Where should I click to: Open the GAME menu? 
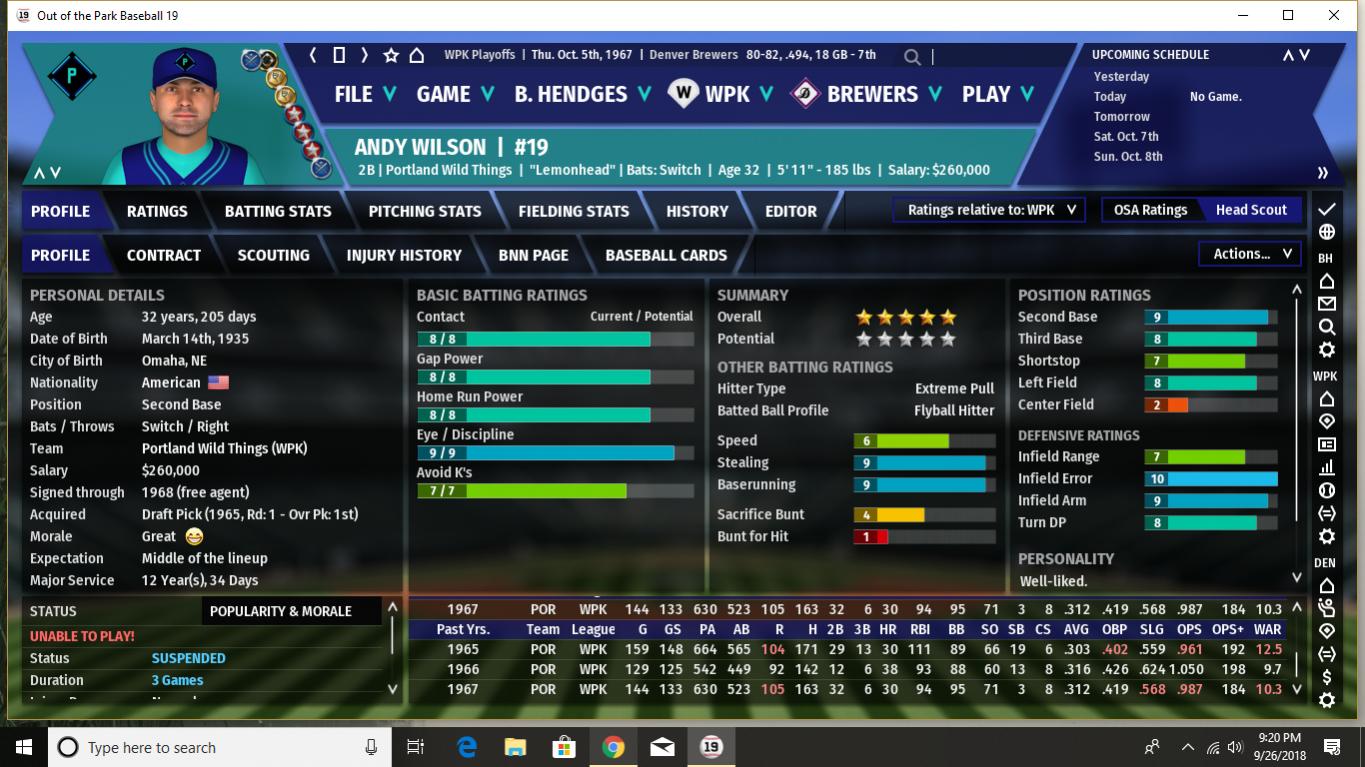tap(455, 94)
